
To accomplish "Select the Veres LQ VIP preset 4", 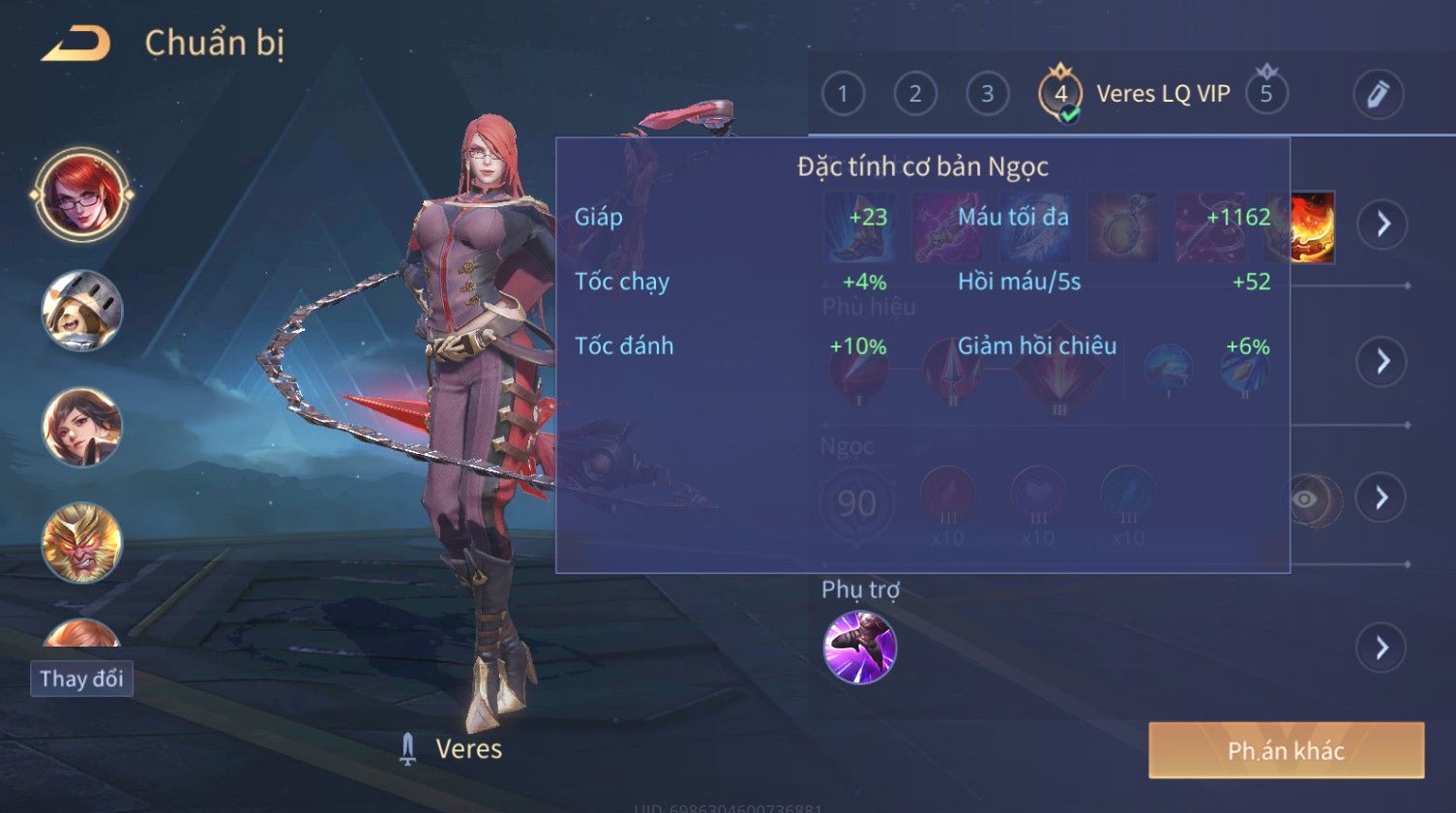I will coord(1061,94).
